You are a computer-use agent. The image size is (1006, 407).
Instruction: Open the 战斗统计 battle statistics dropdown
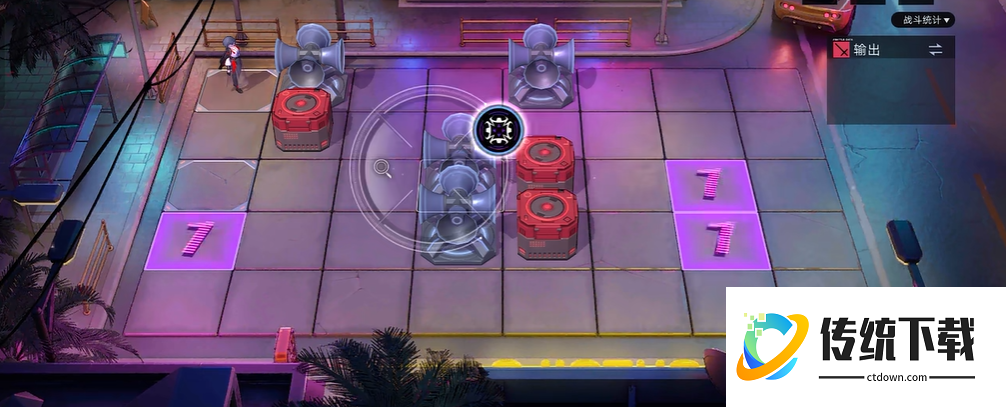(x=922, y=20)
